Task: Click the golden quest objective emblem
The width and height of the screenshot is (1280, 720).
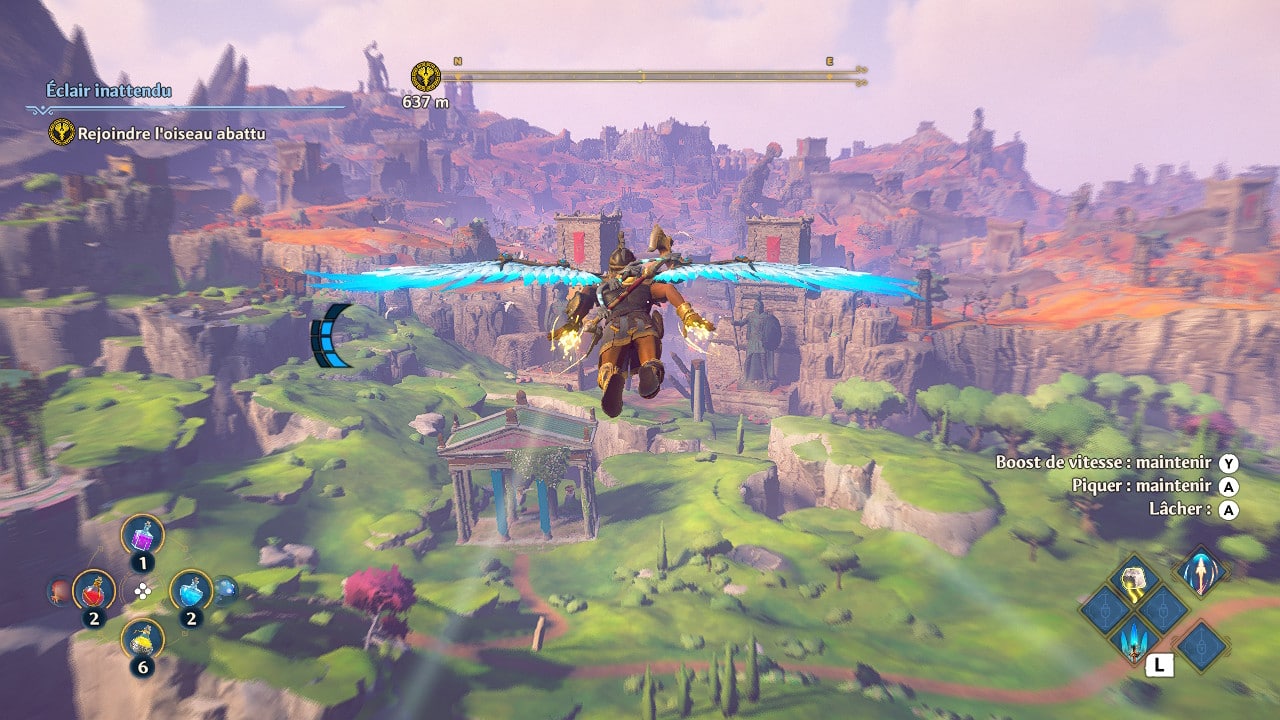Action: [x=60, y=131]
